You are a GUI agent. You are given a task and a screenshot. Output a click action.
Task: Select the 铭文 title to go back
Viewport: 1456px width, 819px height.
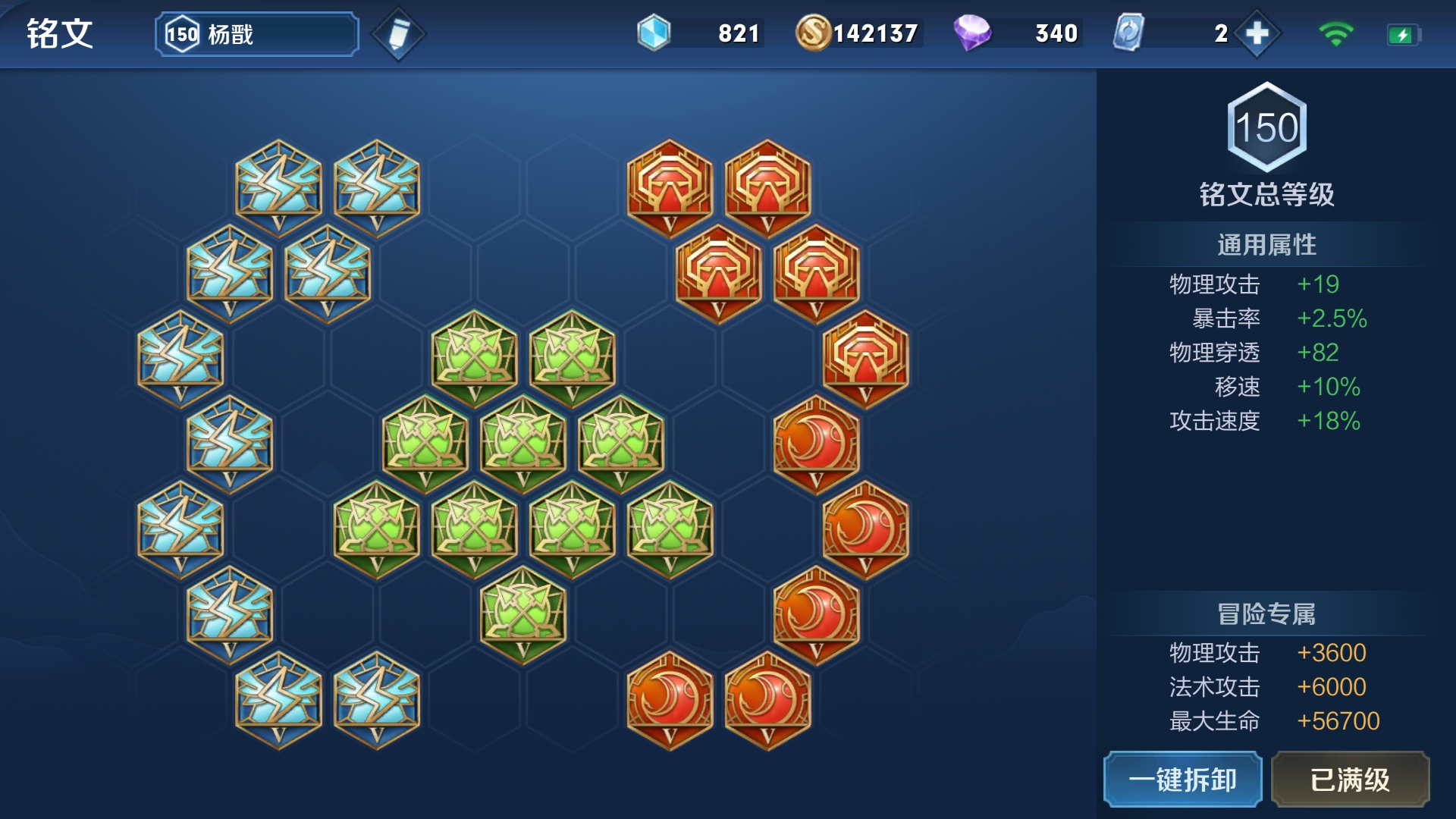pos(59,34)
